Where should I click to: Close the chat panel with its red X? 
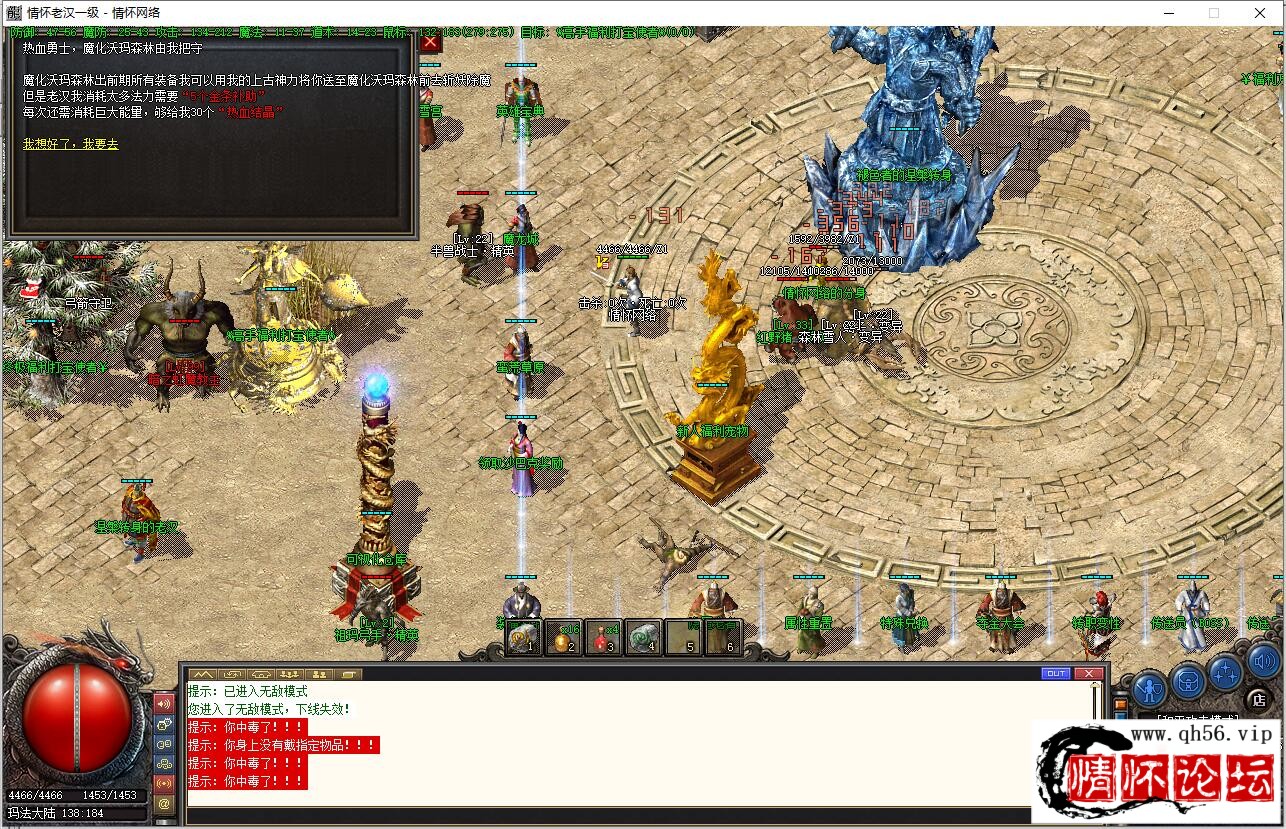point(1088,674)
